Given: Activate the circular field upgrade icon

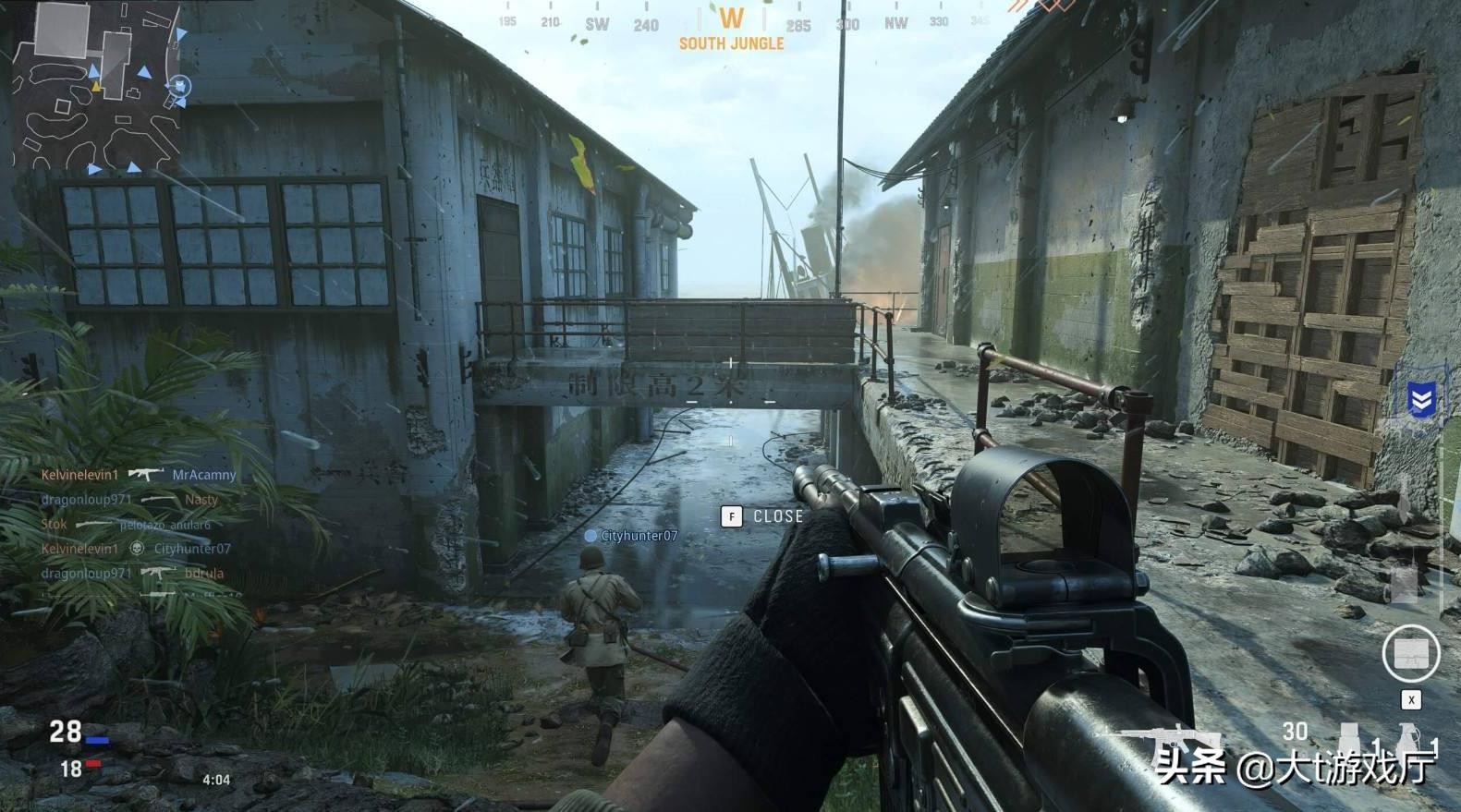Looking at the screenshot, I should (1411, 653).
